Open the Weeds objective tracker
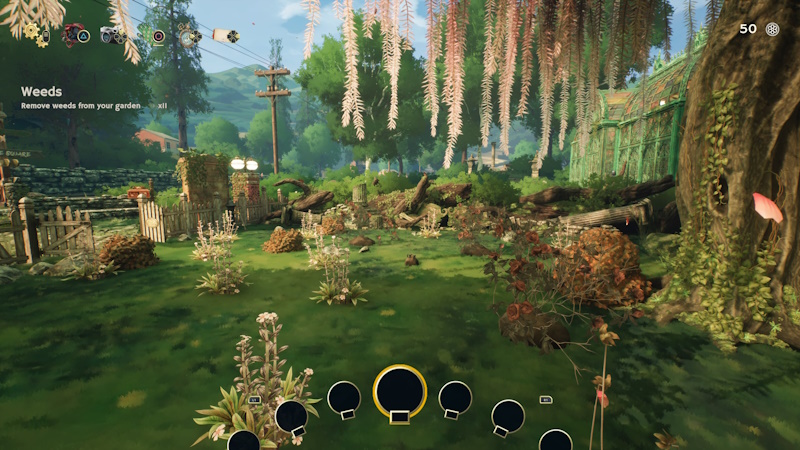Screen dimensions: 800x450 (42, 92)
